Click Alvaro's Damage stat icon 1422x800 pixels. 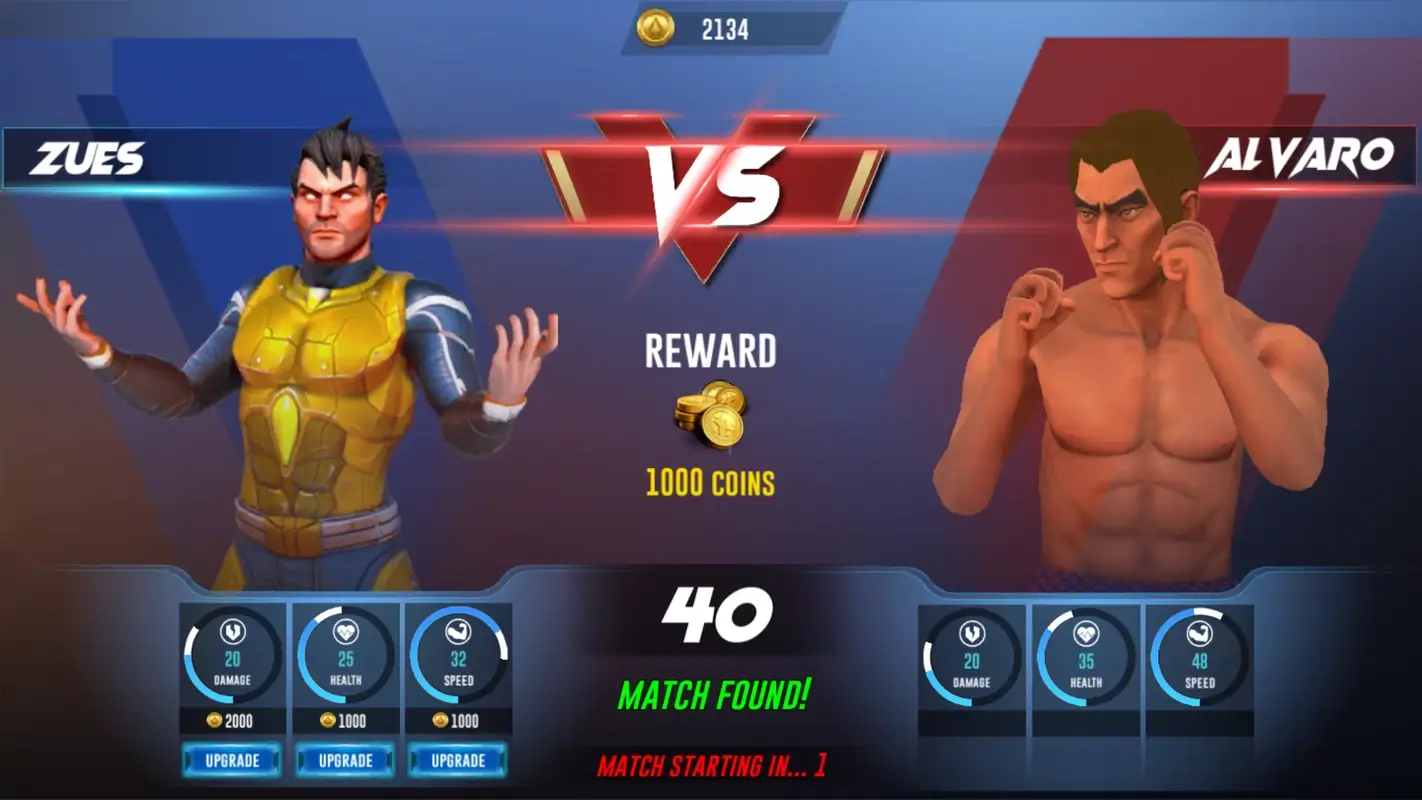[970, 633]
